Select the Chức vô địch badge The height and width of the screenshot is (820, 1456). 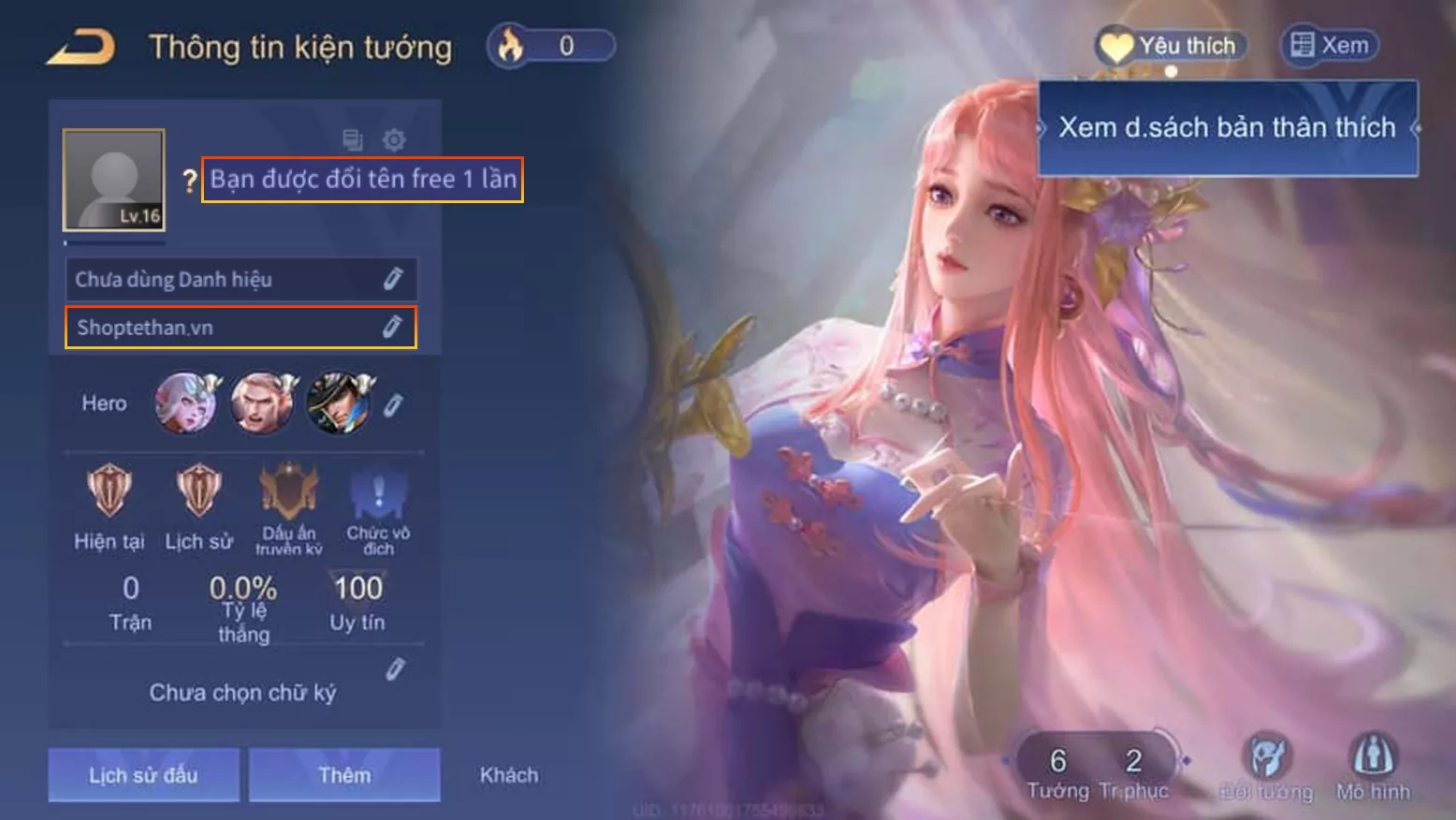[x=376, y=495]
